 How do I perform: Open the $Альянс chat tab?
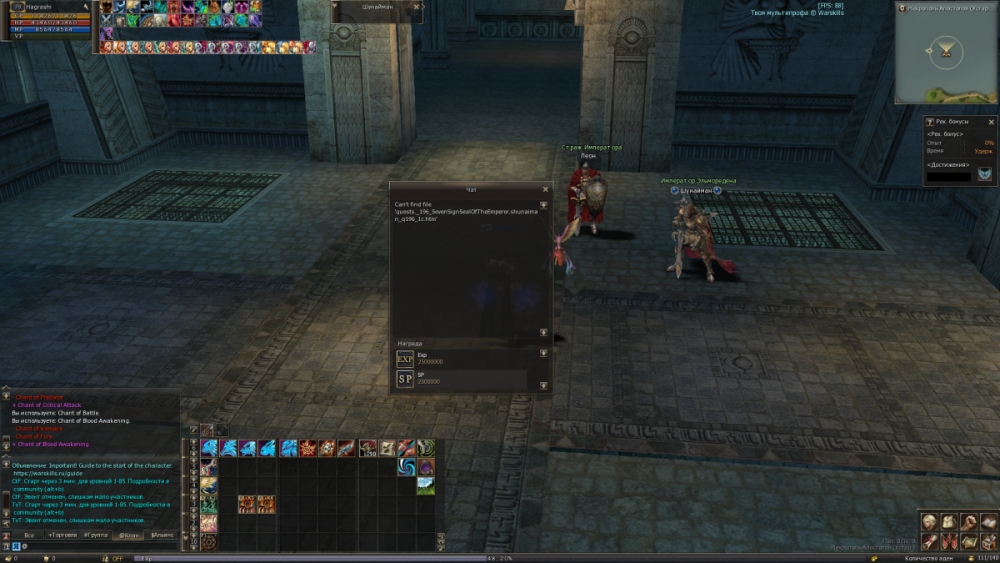[162, 535]
